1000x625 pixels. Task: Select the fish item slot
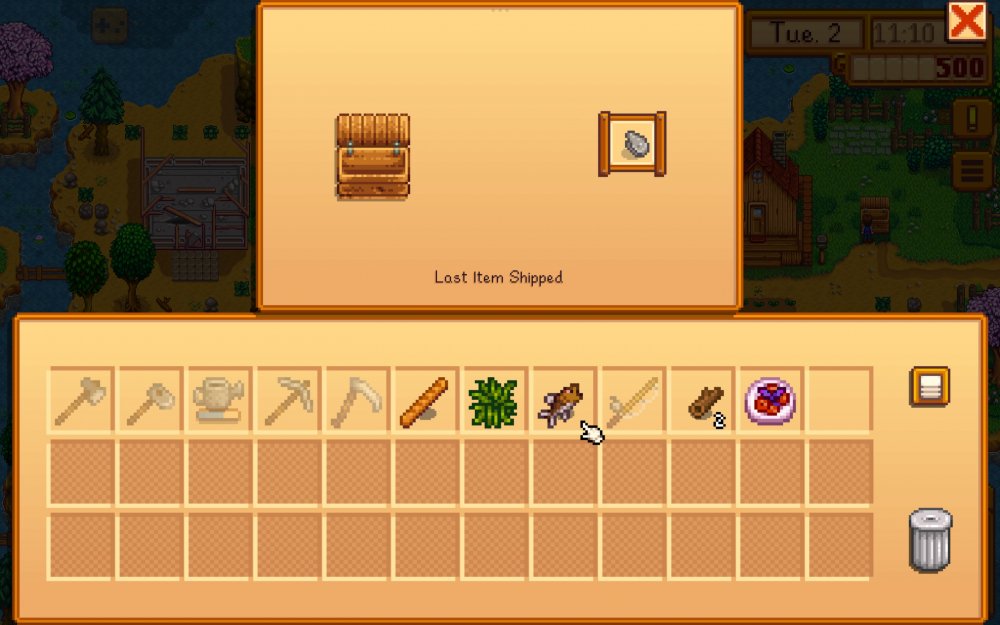[x=562, y=400]
